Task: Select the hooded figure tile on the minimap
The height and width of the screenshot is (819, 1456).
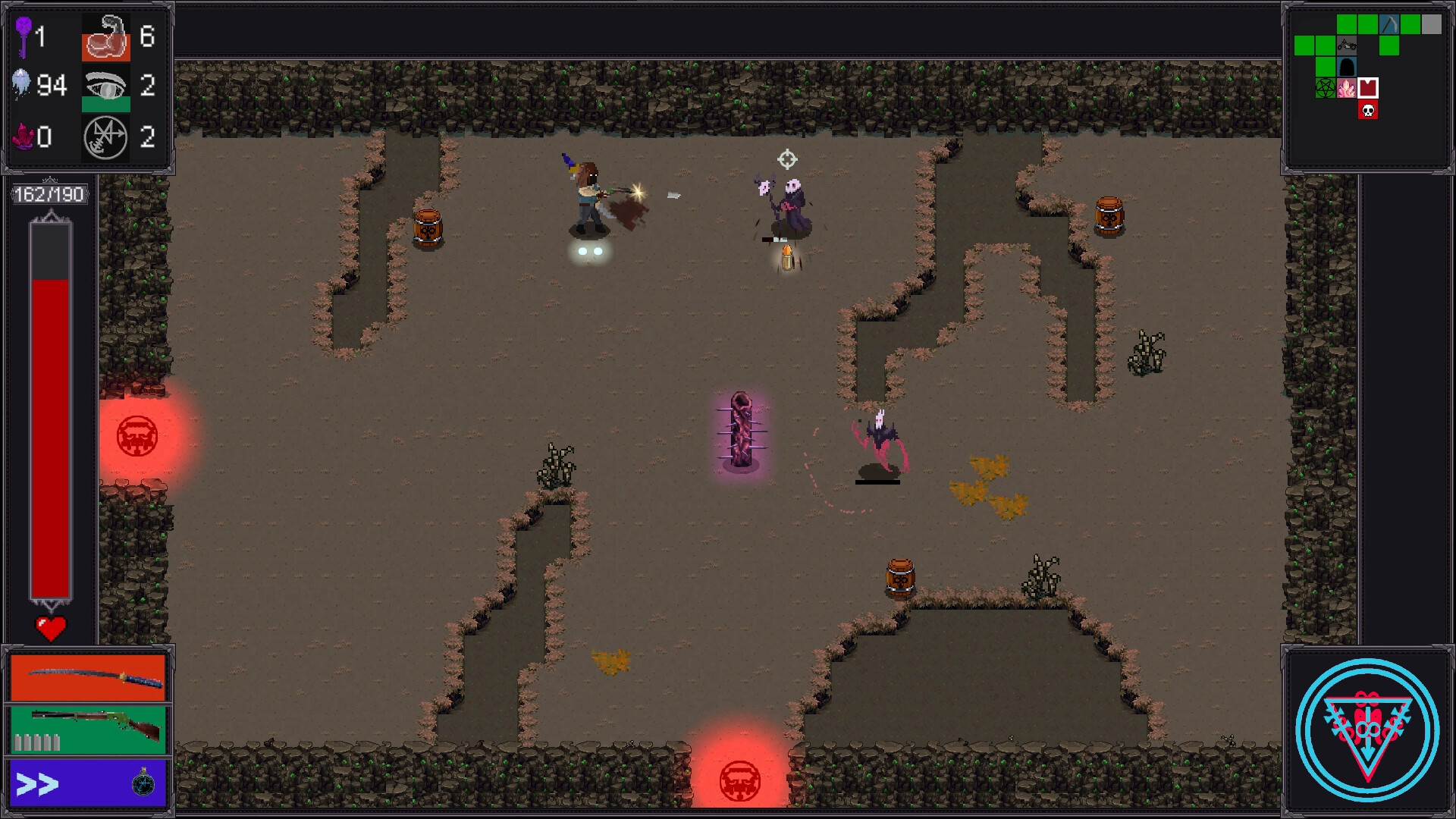Action: click(1347, 66)
